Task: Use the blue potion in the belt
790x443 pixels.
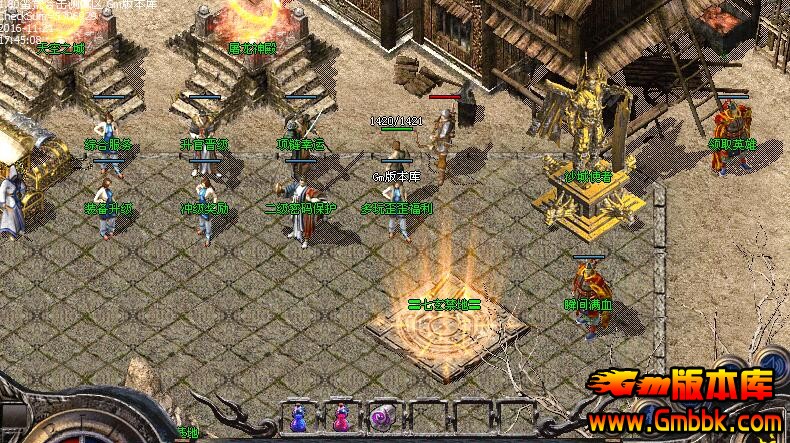Action: 298,418
